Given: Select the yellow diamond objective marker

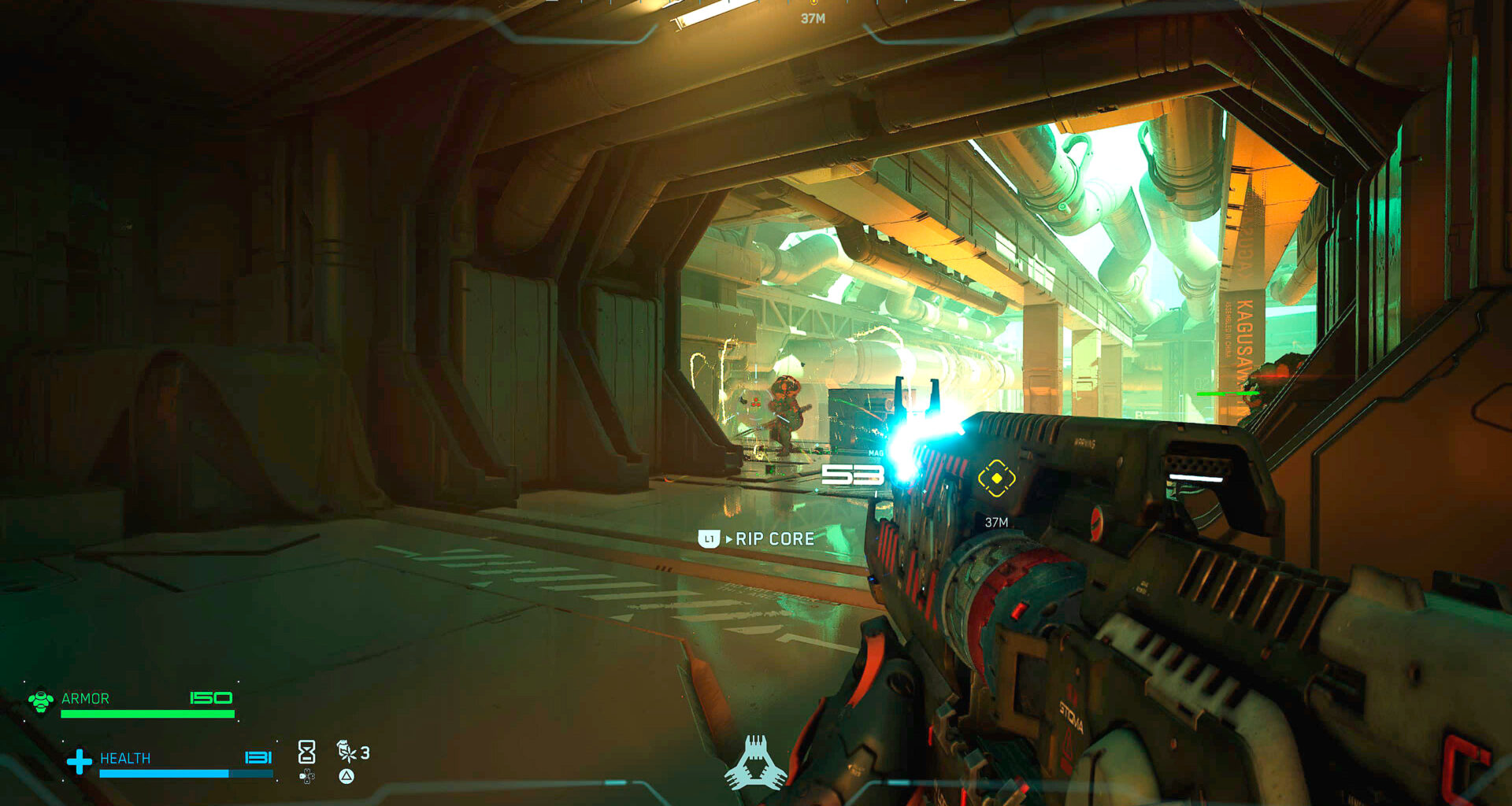Looking at the screenshot, I should pyautogui.click(x=996, y=478).
